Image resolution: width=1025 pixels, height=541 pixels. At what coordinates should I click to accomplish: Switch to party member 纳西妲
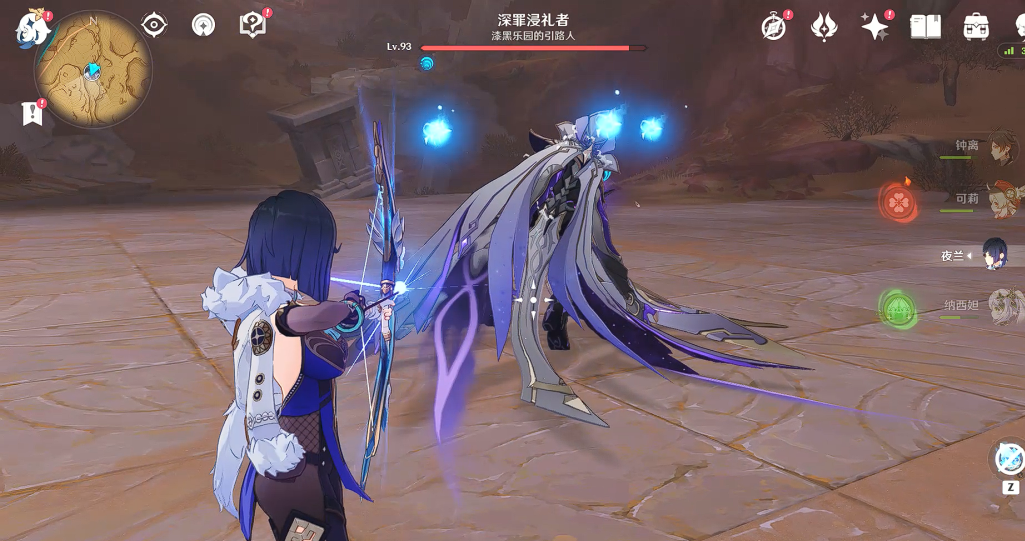1001,306
